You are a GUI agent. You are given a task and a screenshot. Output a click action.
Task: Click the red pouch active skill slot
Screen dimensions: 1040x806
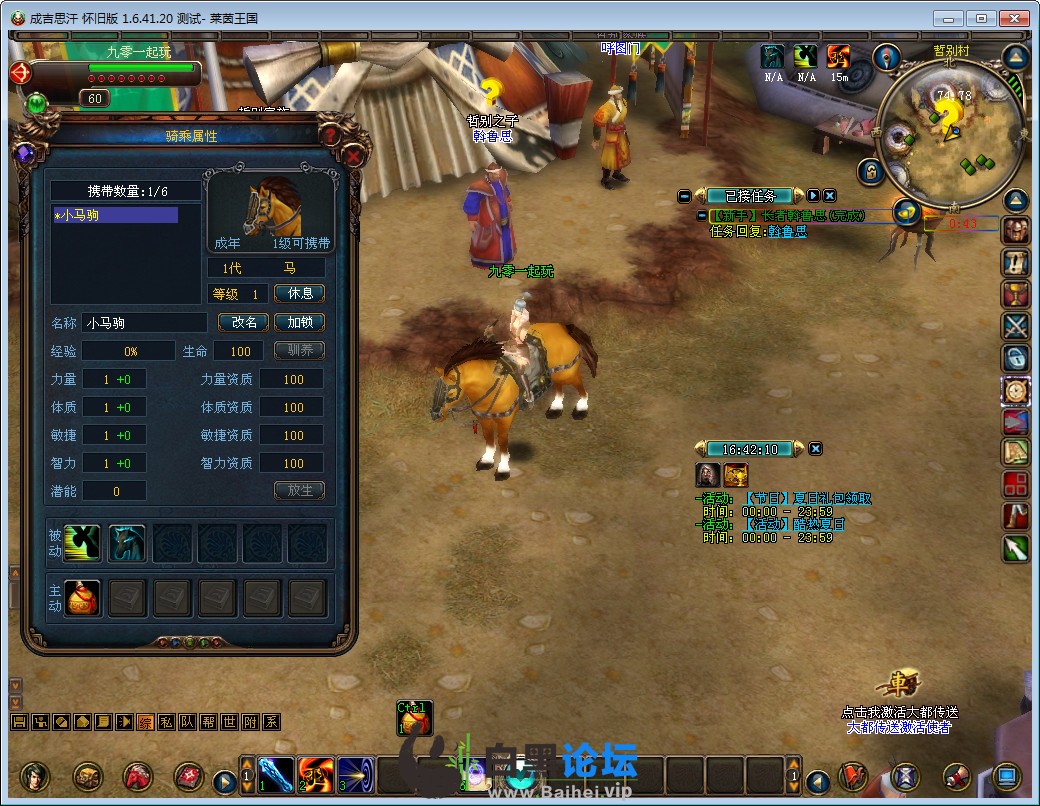click(83, 599)
